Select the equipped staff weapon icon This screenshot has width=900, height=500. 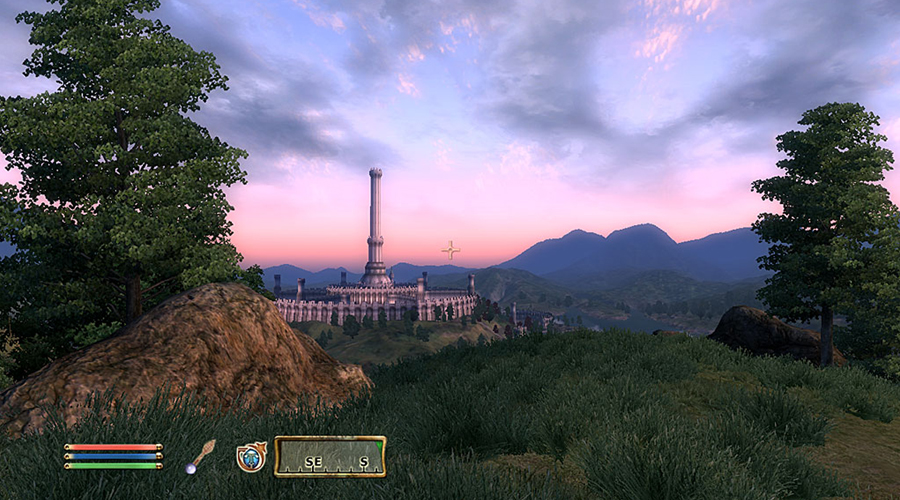coord(200,456)
